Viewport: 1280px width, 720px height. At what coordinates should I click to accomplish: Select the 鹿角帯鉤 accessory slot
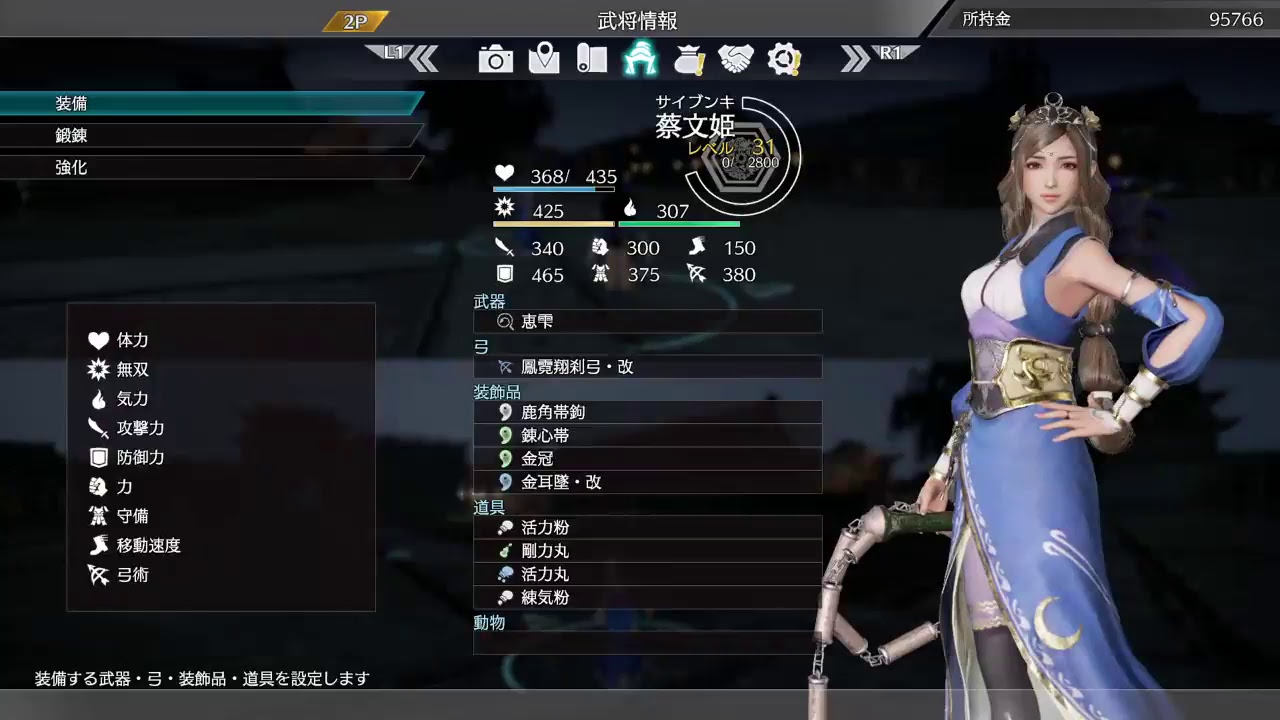[647, 412]
